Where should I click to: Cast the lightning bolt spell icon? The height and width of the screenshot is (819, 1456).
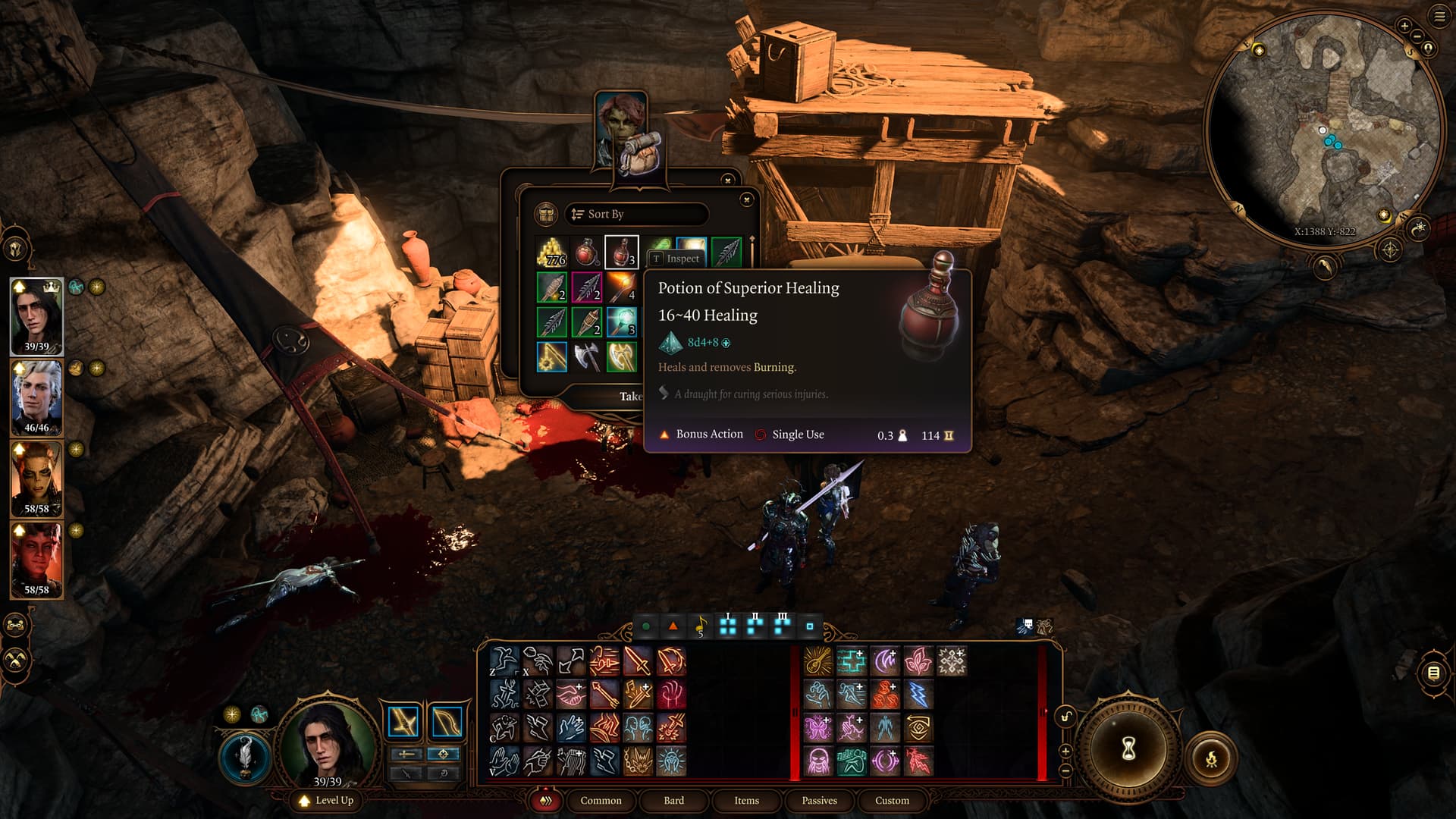click(x=918, y=695)
